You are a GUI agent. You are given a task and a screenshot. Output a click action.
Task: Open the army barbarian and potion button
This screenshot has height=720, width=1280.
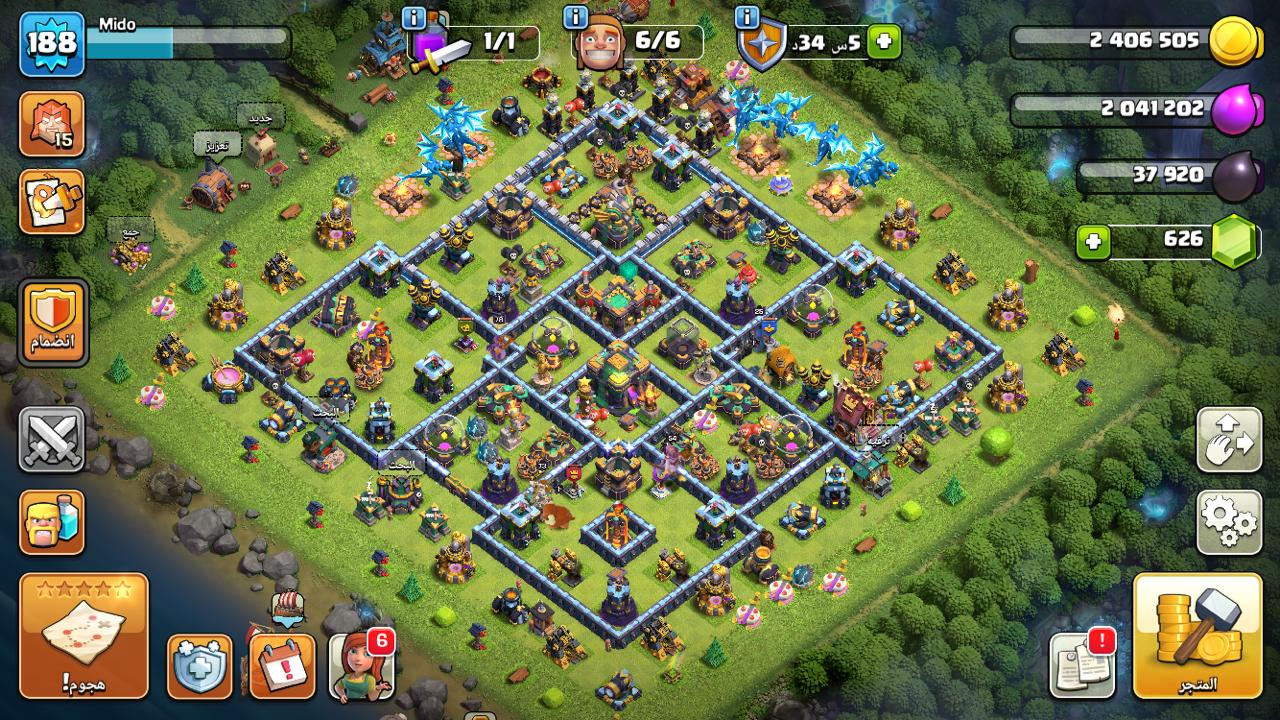pos(52,522)
